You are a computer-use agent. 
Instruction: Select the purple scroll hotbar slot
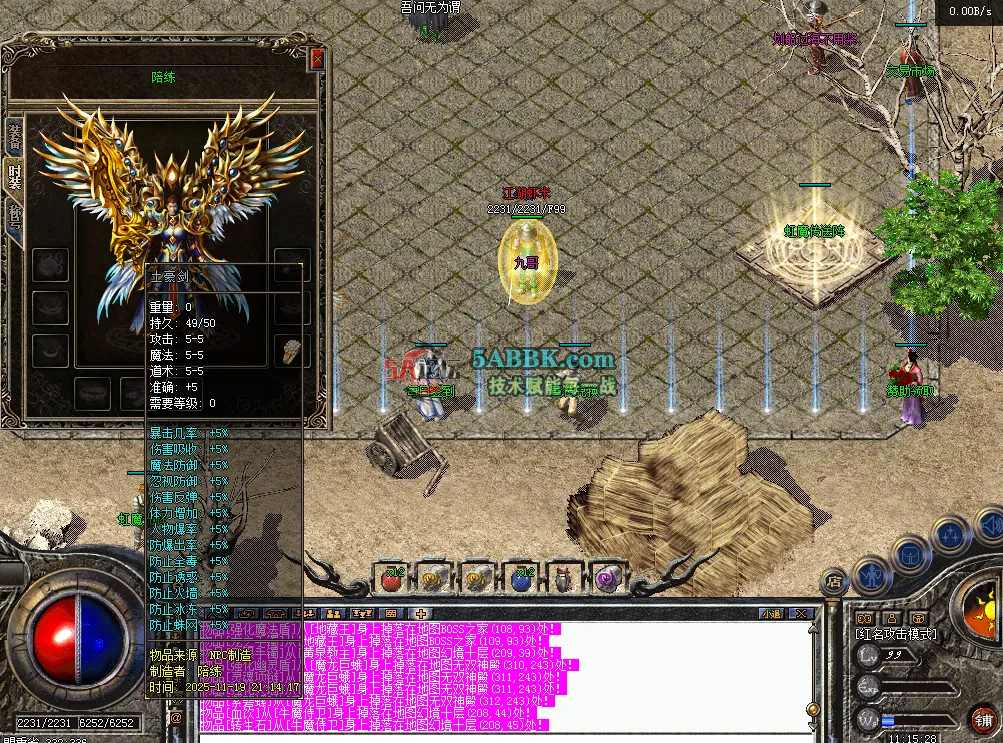pos(607,577)
